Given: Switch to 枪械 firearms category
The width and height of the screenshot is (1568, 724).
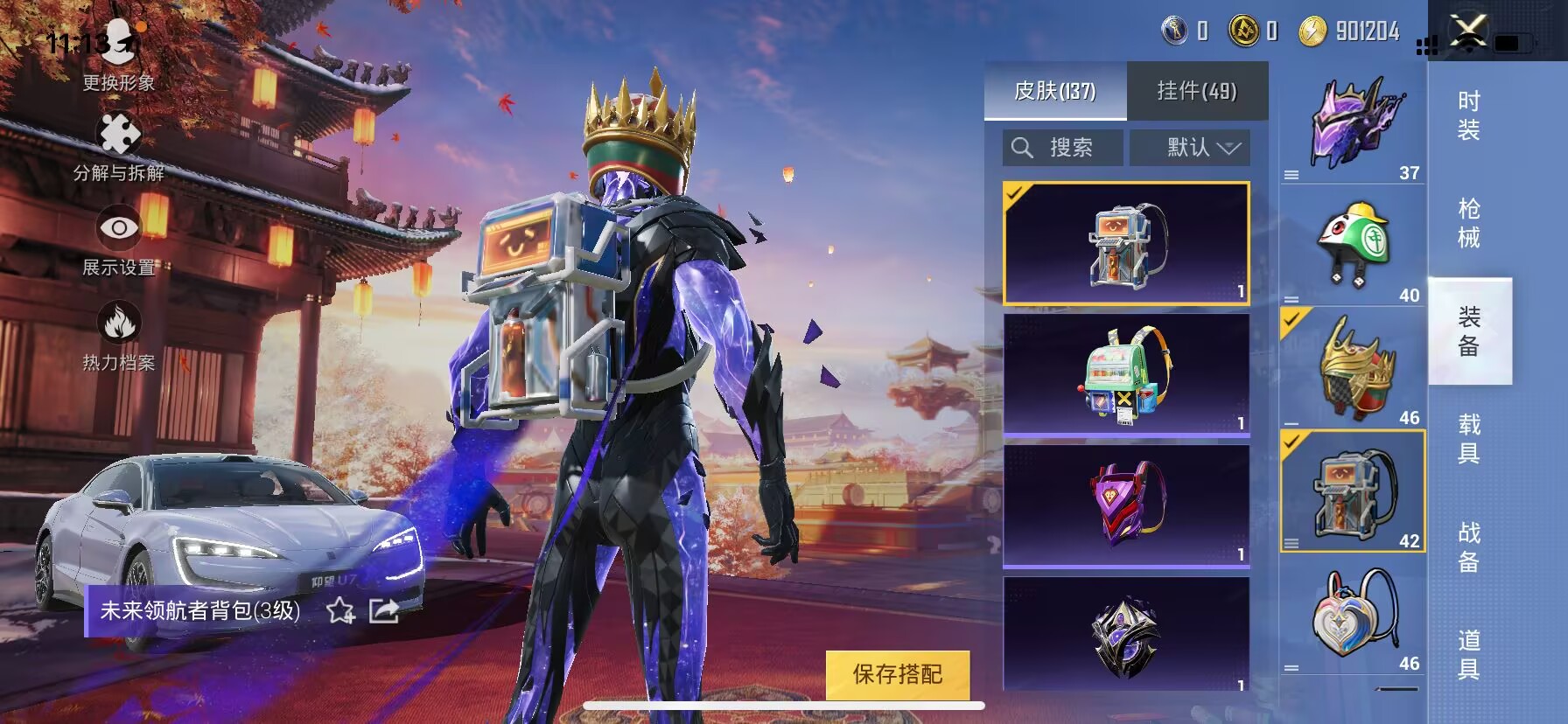Looking at the screenshot, I should (1469, 224).
